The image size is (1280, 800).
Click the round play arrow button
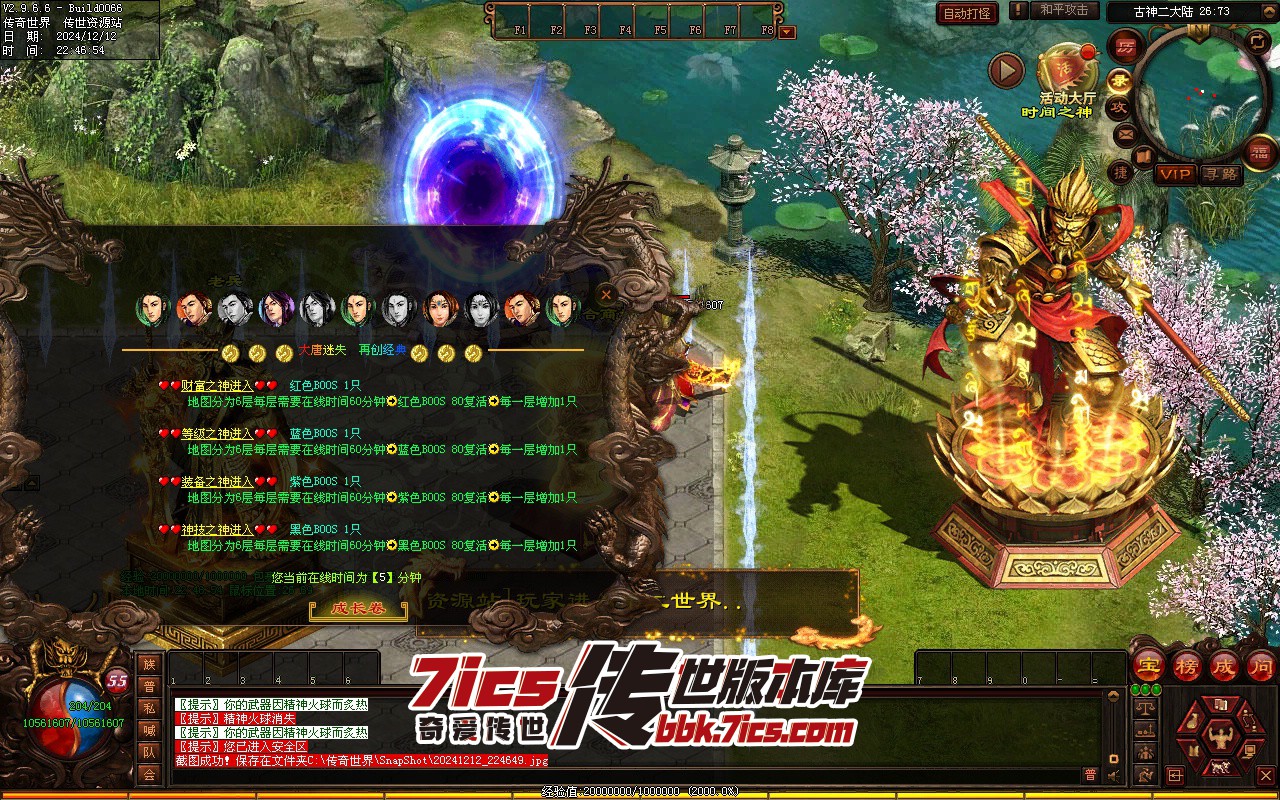coord(1006,70)
